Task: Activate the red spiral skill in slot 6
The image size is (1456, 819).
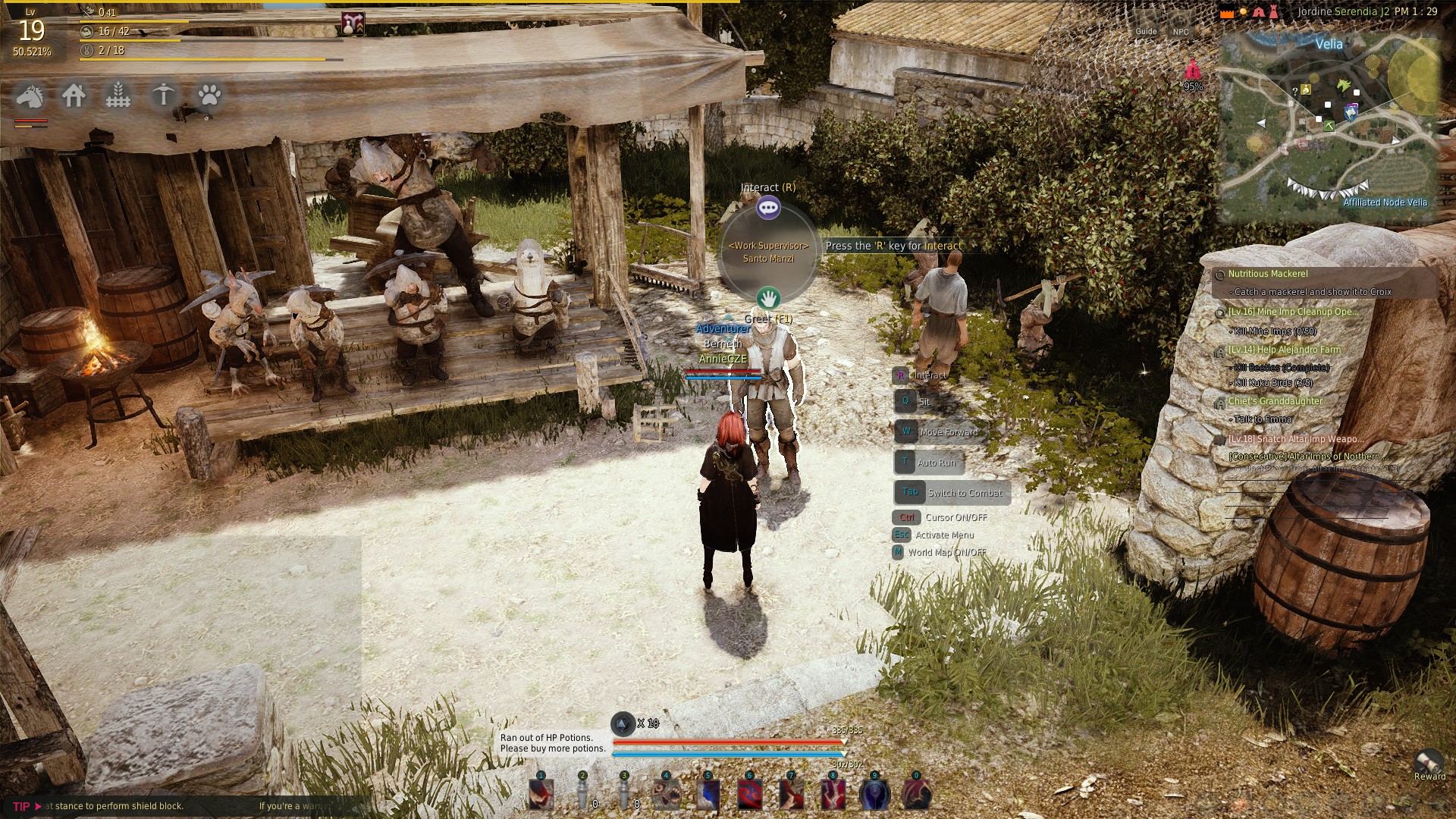Action: [750, 794]
